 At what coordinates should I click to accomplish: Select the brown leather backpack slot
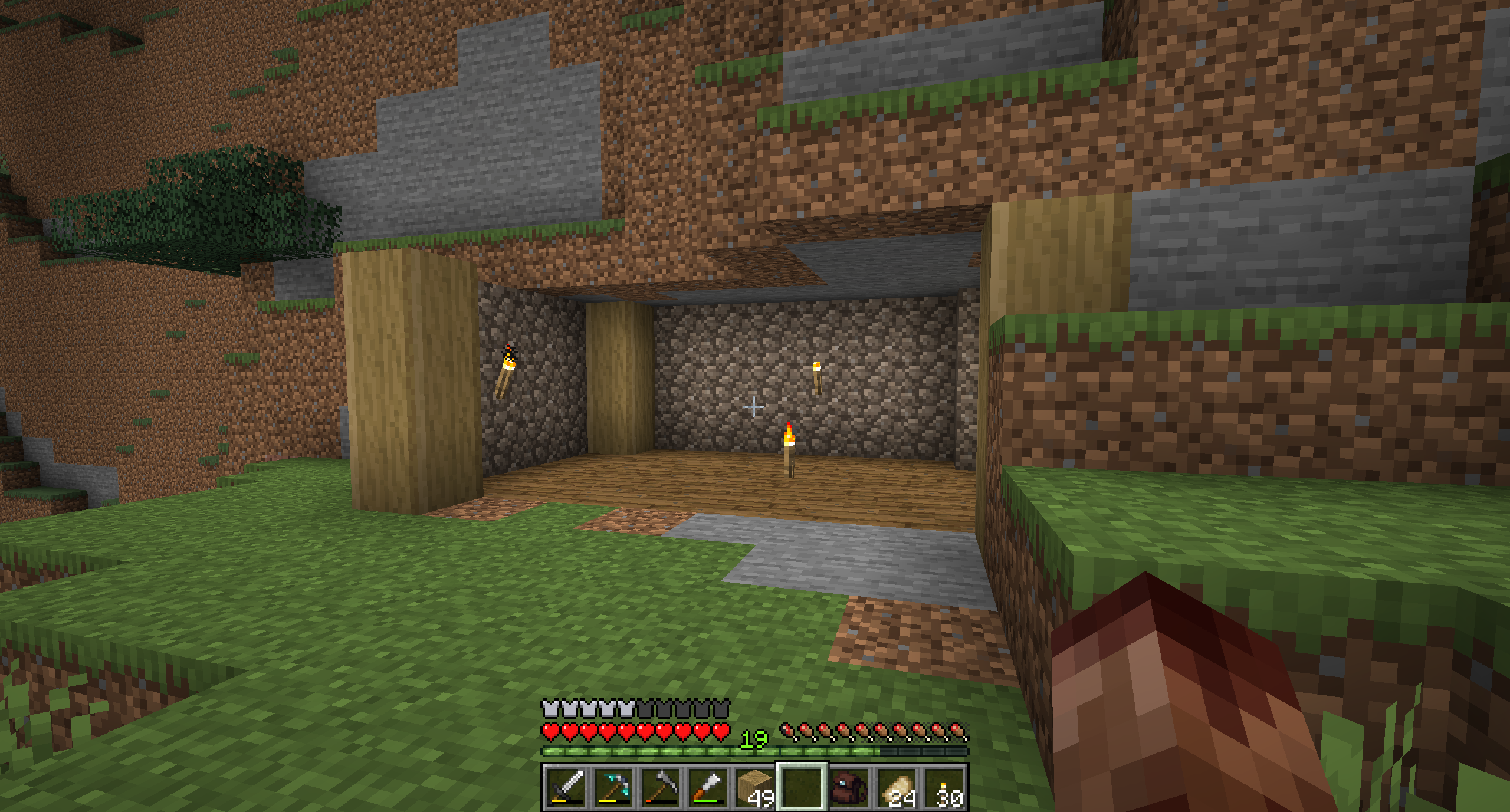point(849,788)
